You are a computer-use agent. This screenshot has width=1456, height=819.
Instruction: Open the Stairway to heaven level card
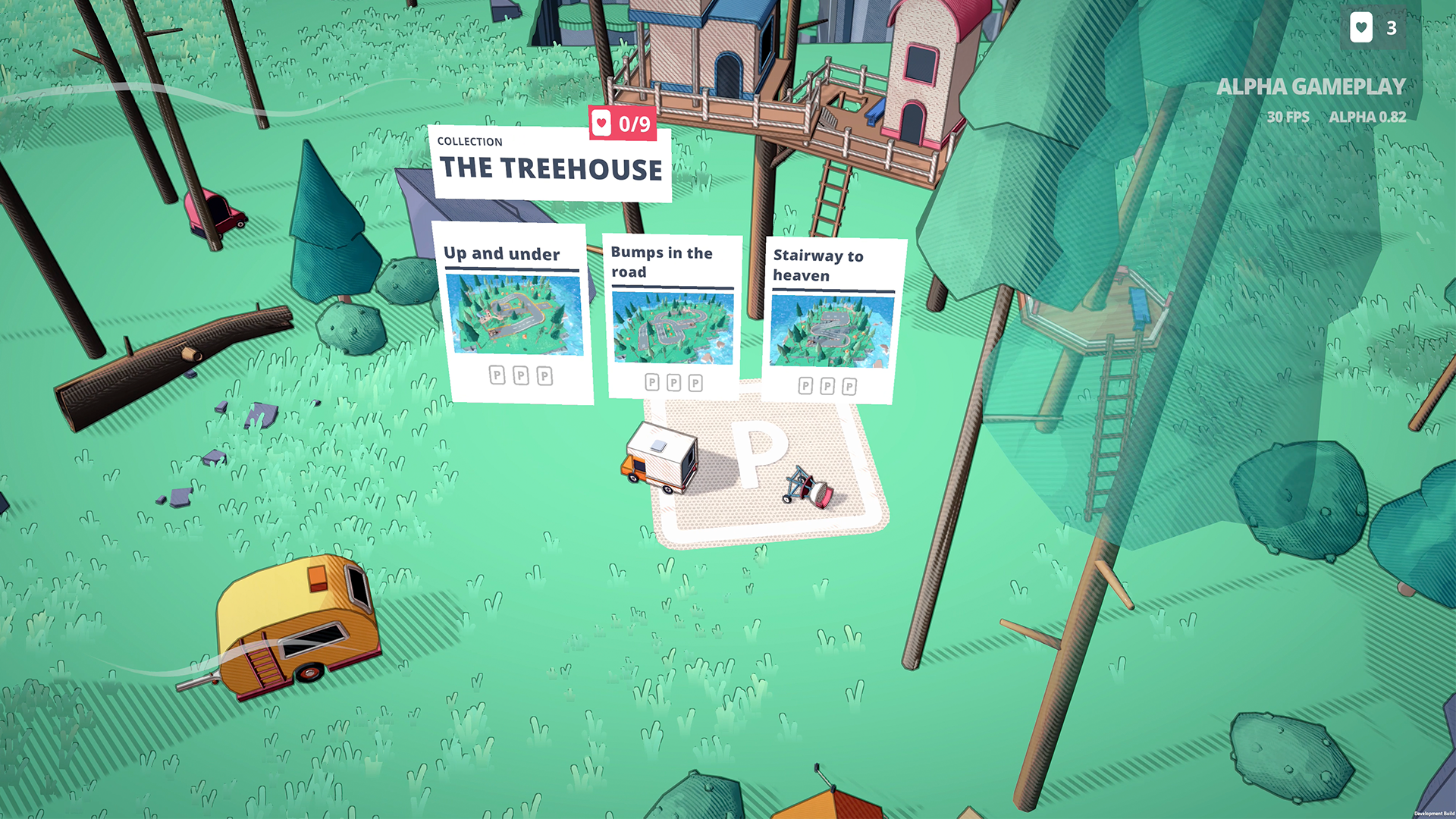[832, 320]
